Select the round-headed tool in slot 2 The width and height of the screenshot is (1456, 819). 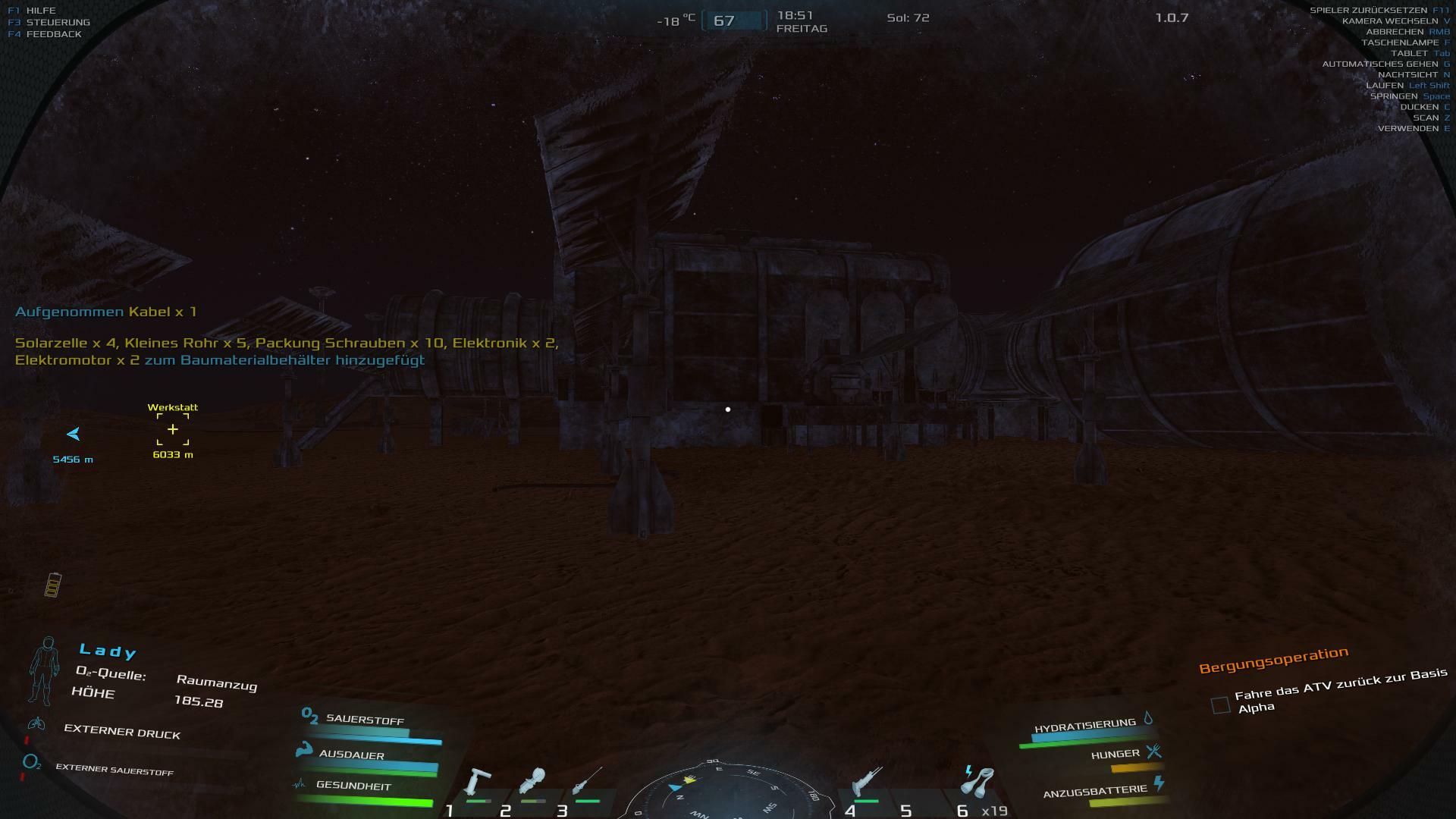click(x=532, y=781)
